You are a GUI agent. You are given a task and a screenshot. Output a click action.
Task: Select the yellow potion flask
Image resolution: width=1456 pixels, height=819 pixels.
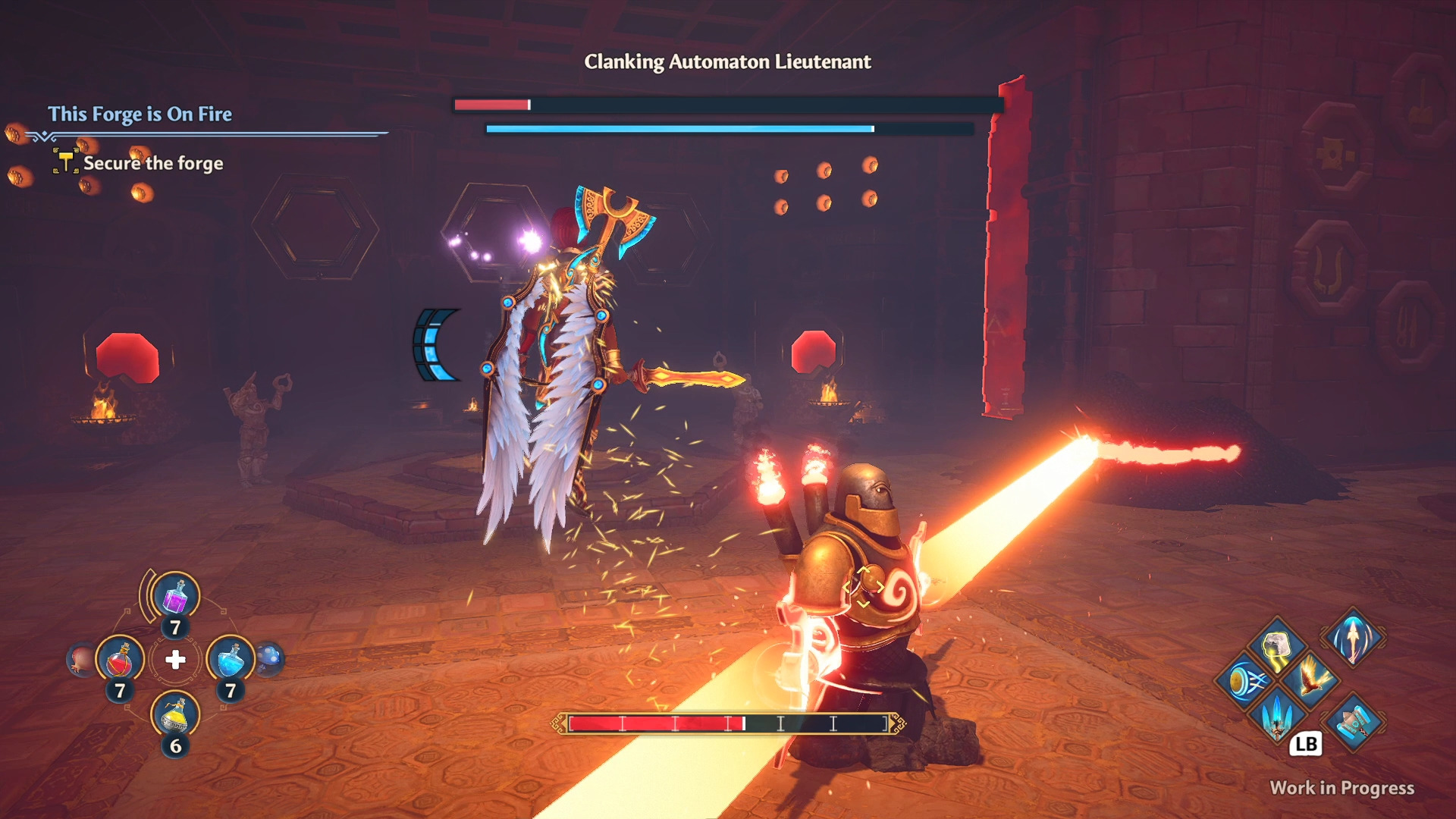(175, 714)
